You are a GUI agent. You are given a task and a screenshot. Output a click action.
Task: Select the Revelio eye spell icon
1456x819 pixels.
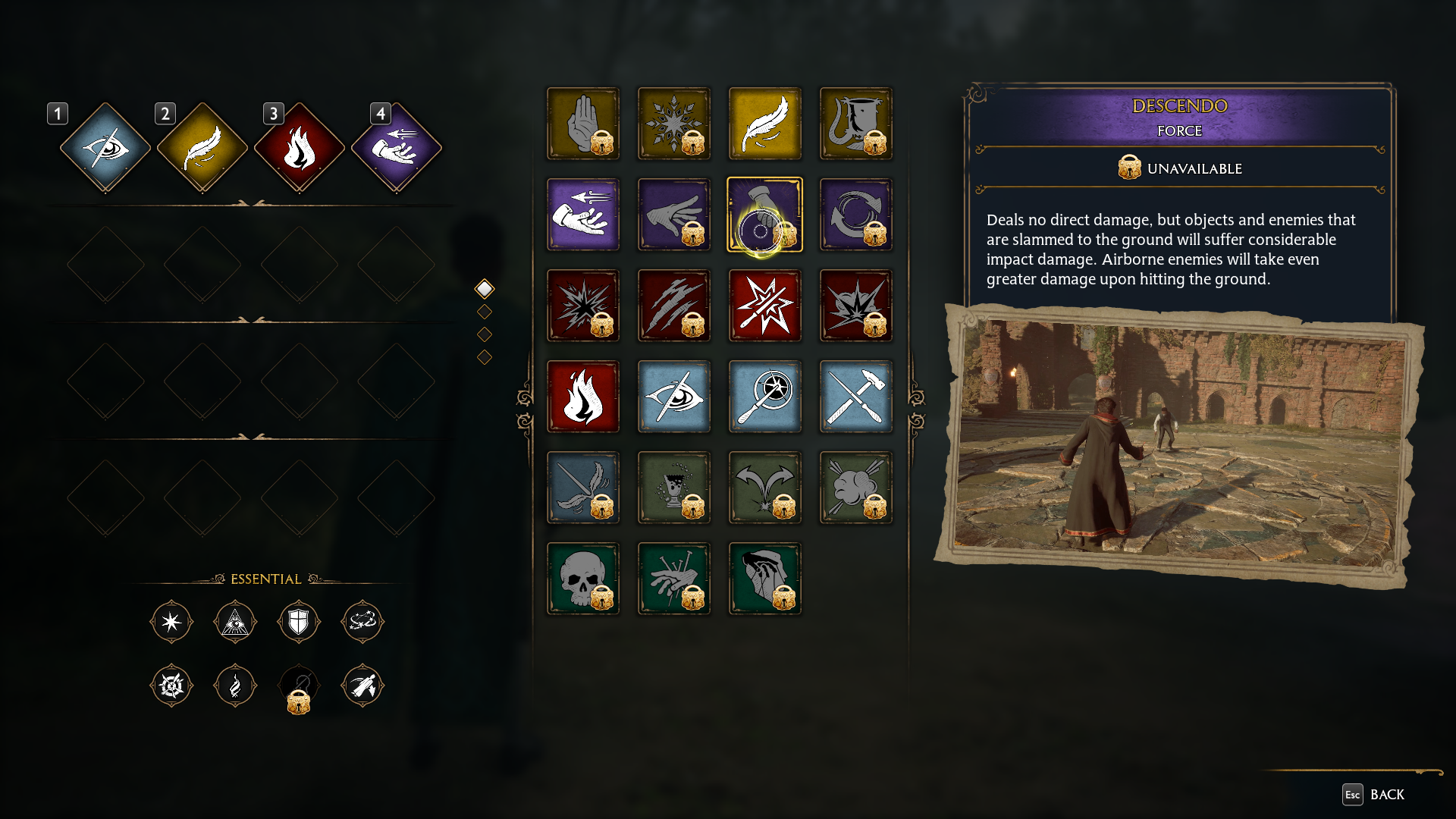coord(673,397)
